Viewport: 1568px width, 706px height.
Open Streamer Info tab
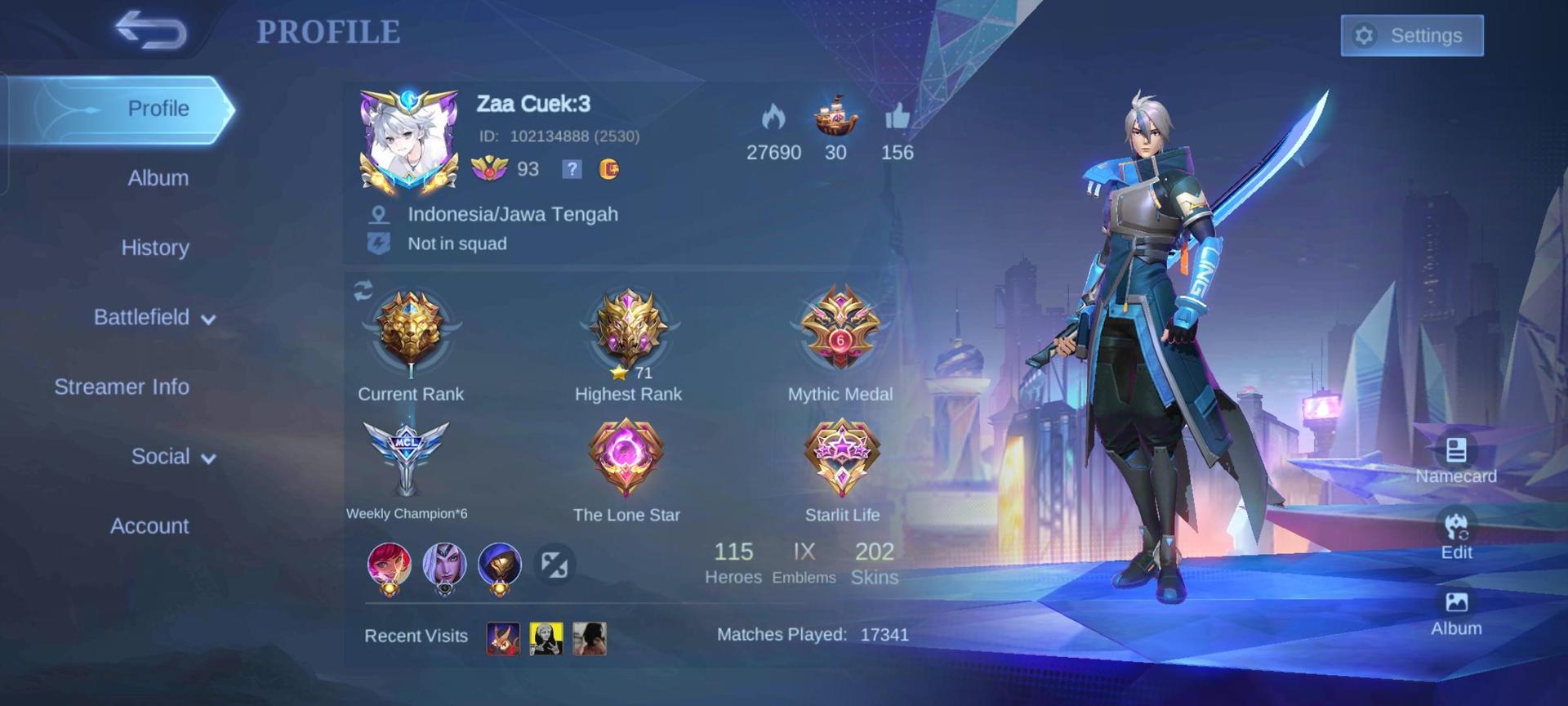click(122, 387)
